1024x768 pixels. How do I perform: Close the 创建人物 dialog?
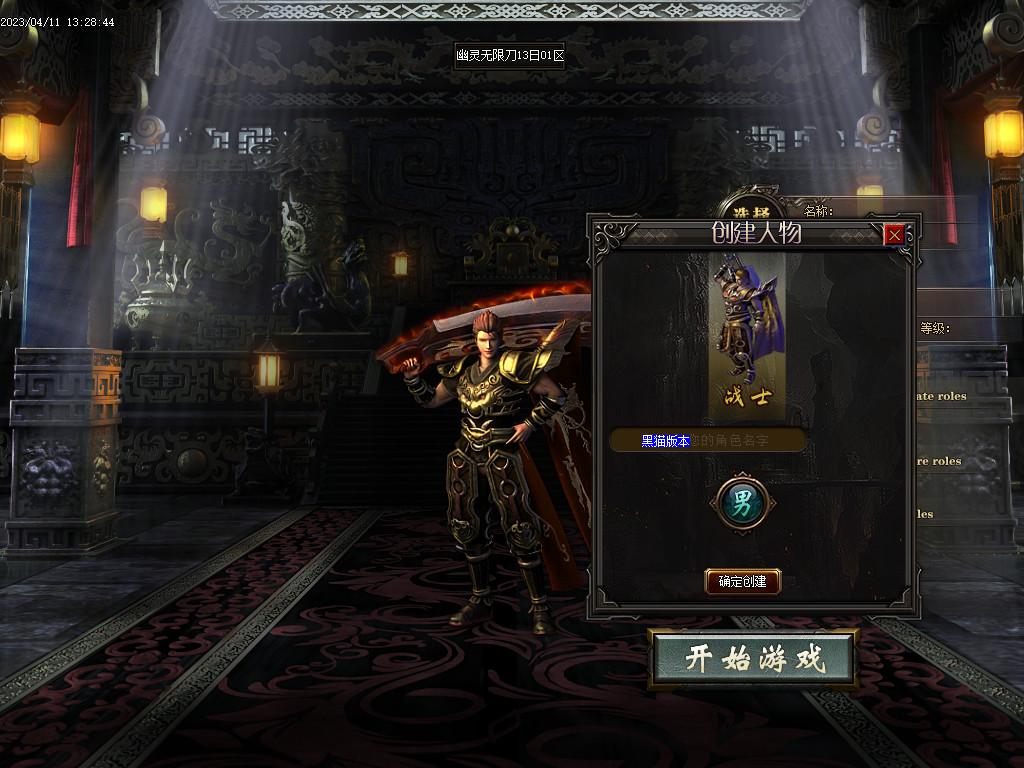(894, 235)
